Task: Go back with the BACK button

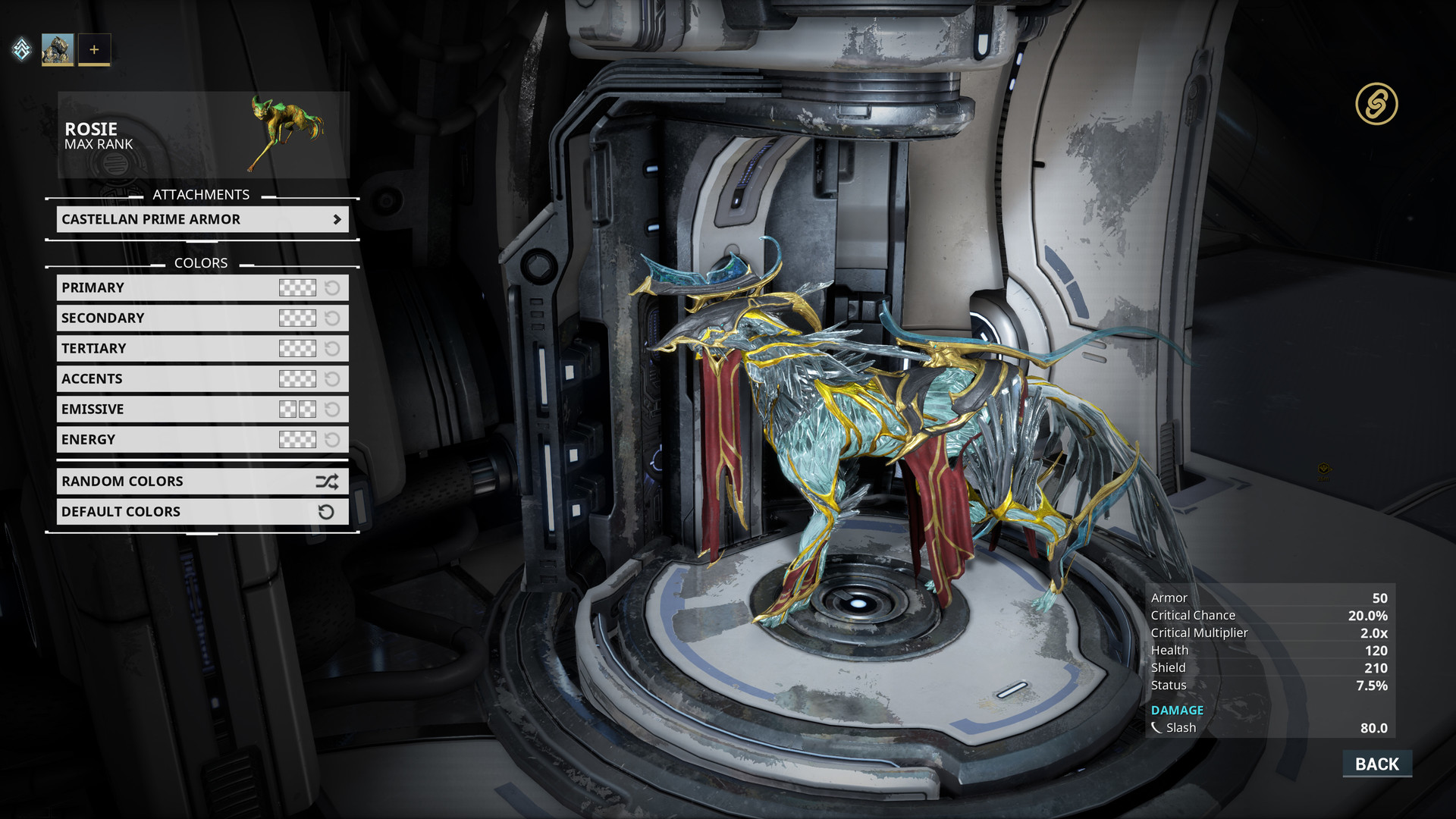Action: point(1376,764)
